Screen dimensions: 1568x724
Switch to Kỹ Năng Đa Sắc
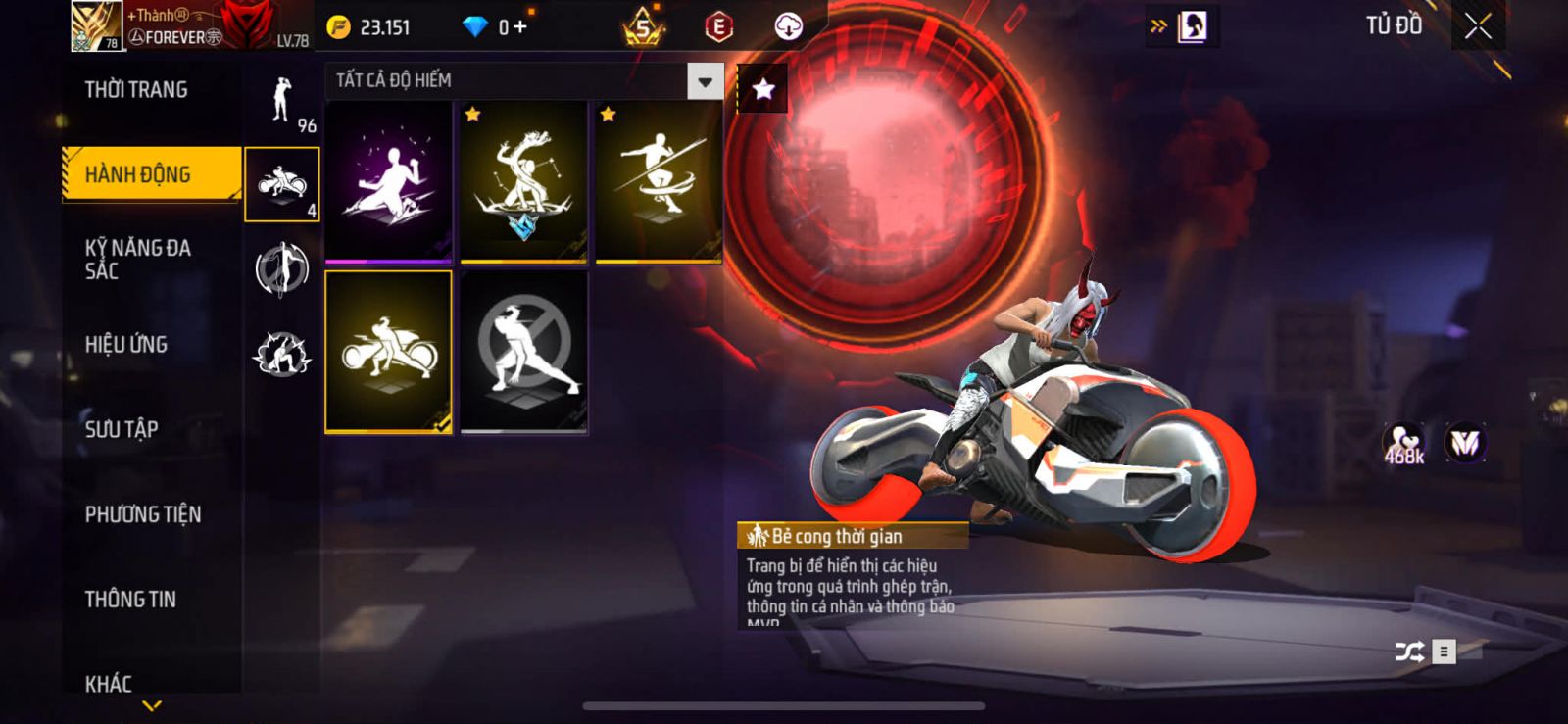pyautogui.click(x=138, y=259)
